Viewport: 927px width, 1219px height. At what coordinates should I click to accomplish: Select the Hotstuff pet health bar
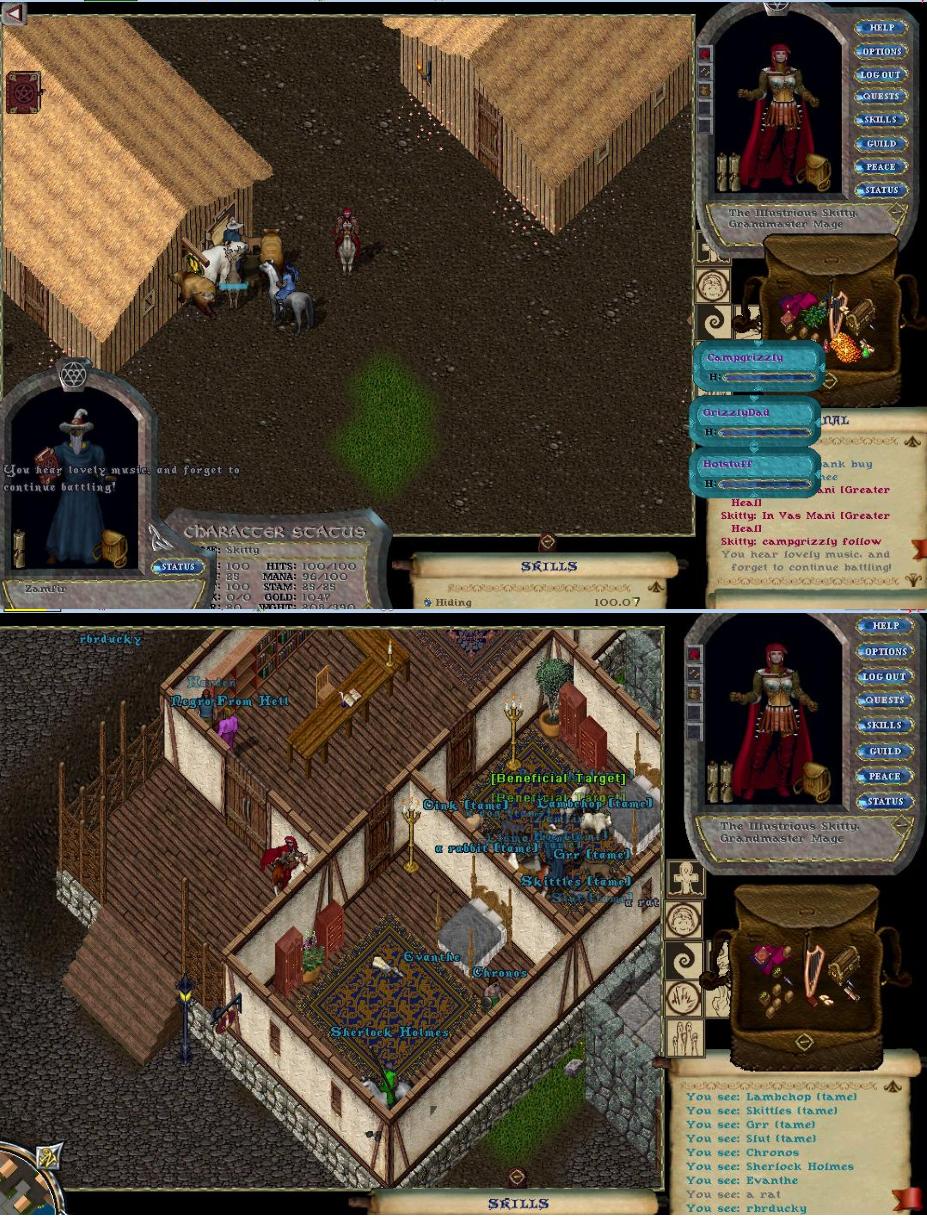tap(755, 473)
